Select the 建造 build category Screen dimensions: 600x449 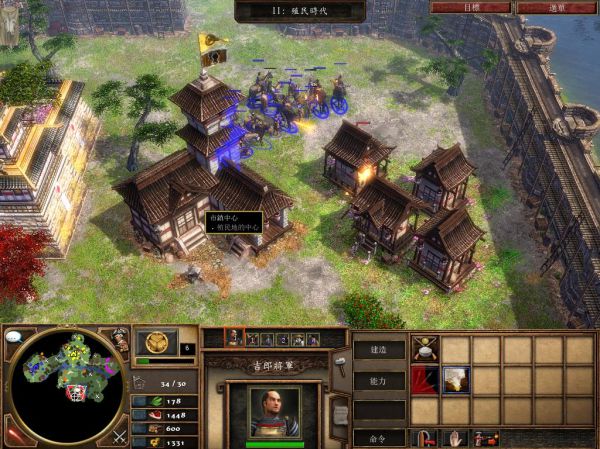[x=380, y=350]
